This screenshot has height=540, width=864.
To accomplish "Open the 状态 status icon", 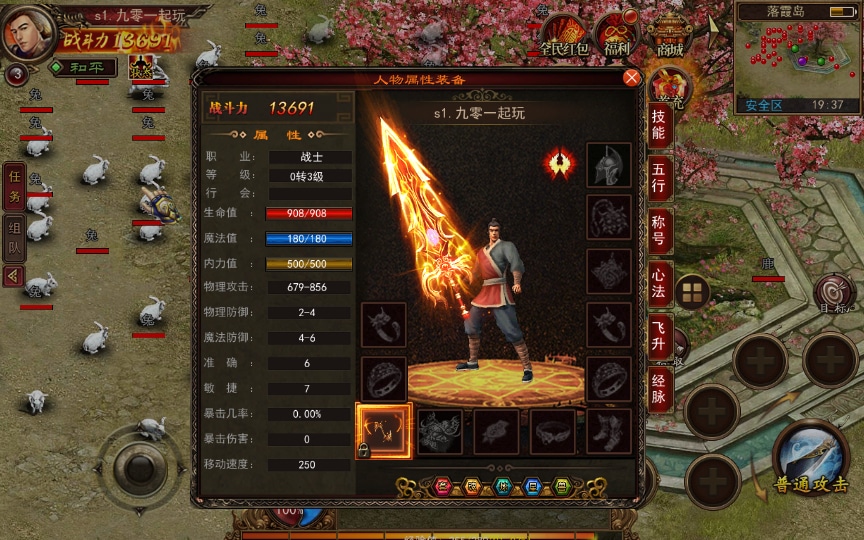I will tap(137, 68).
